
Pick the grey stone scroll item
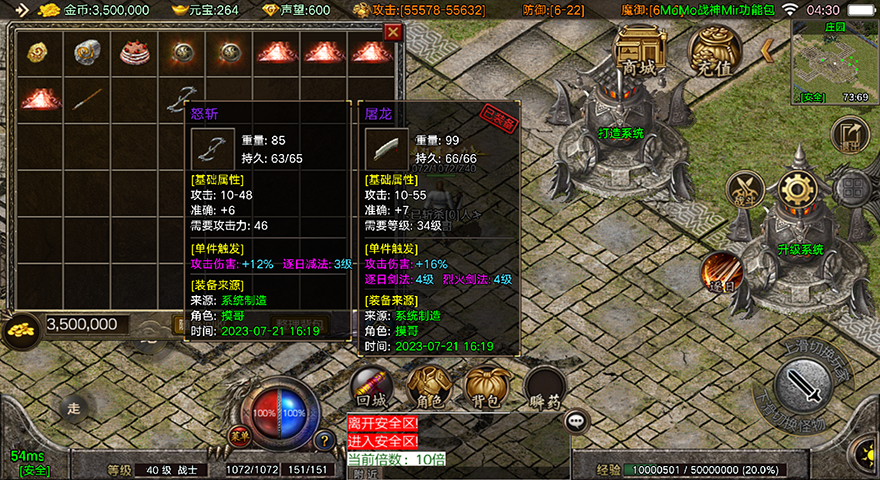click(x=87, y=54)
